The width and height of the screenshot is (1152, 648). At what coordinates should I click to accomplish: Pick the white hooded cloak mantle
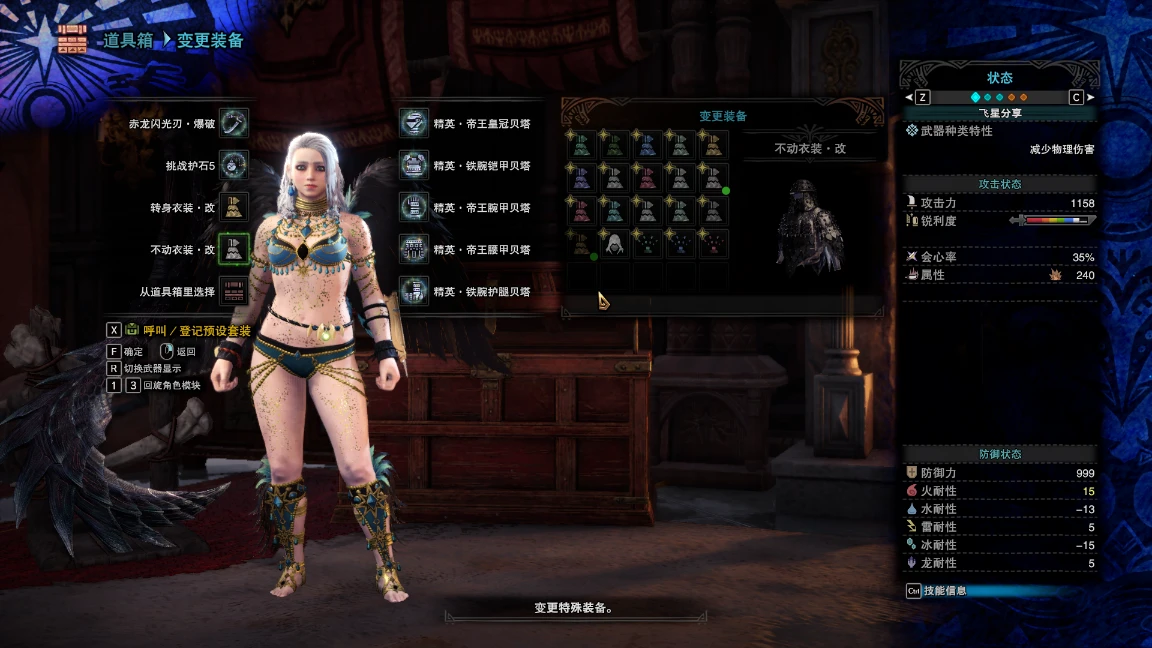coord(615,244)
